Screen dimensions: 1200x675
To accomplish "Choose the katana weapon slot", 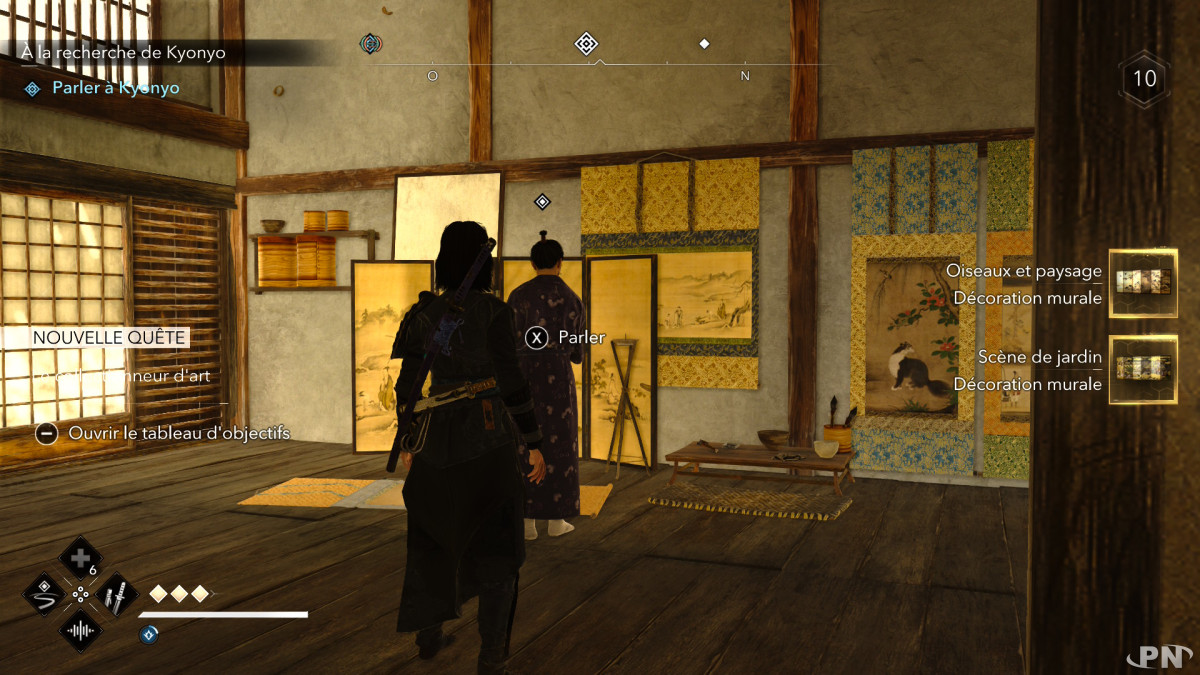I will [x=115, y=595].
